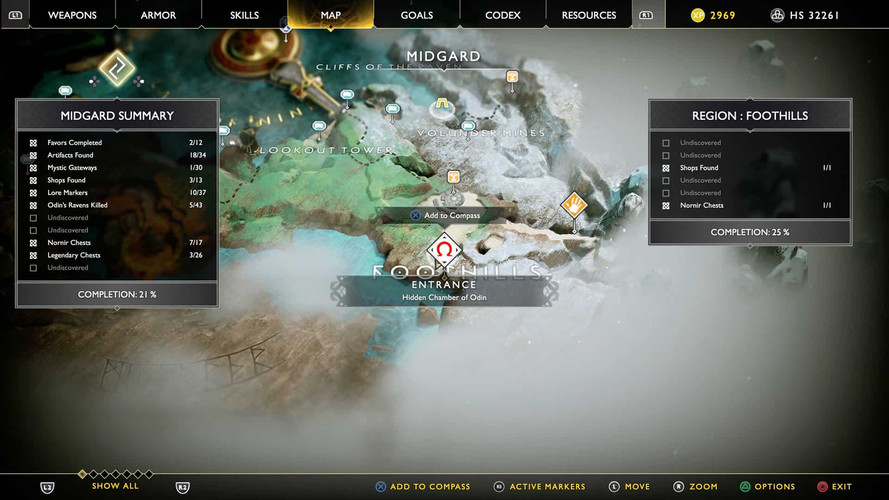The width and height of the screenshot is (889, 500).
Task: Select the Mystic Gateways summary row
Action: [x=117, y=168]
